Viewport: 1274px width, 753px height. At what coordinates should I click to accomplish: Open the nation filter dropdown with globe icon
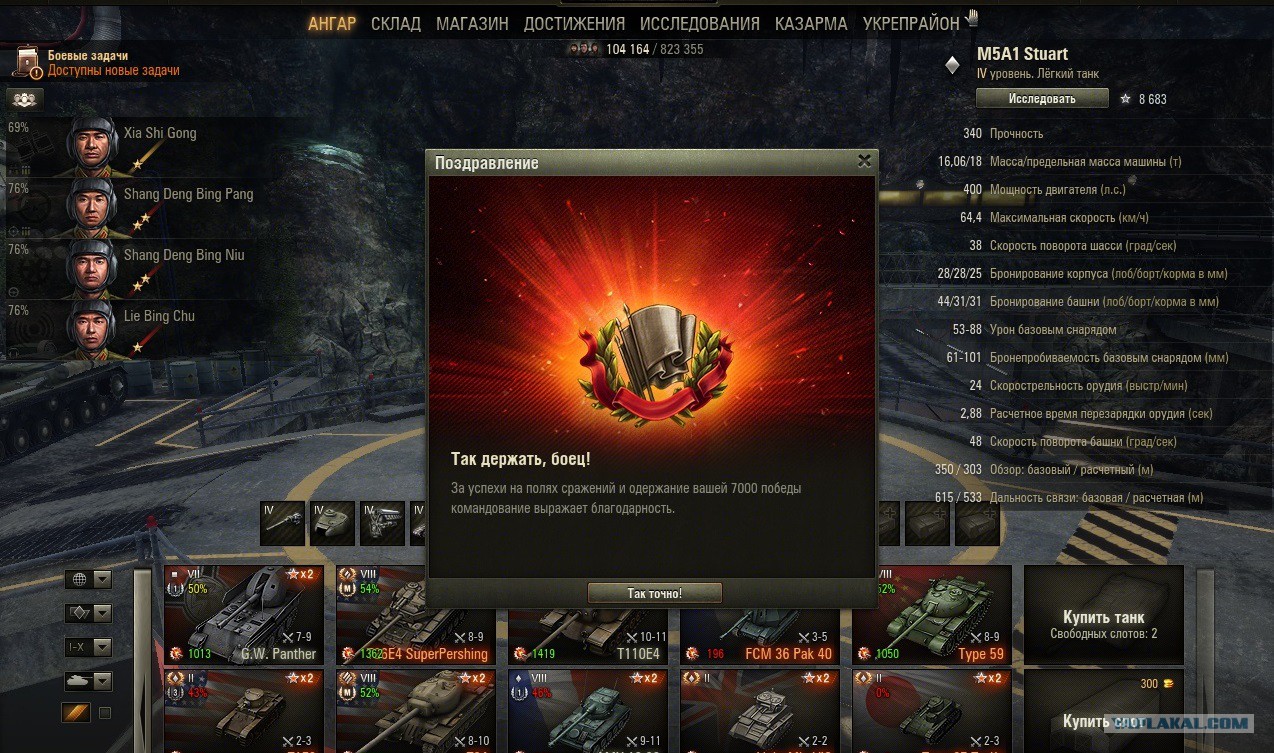88,580
